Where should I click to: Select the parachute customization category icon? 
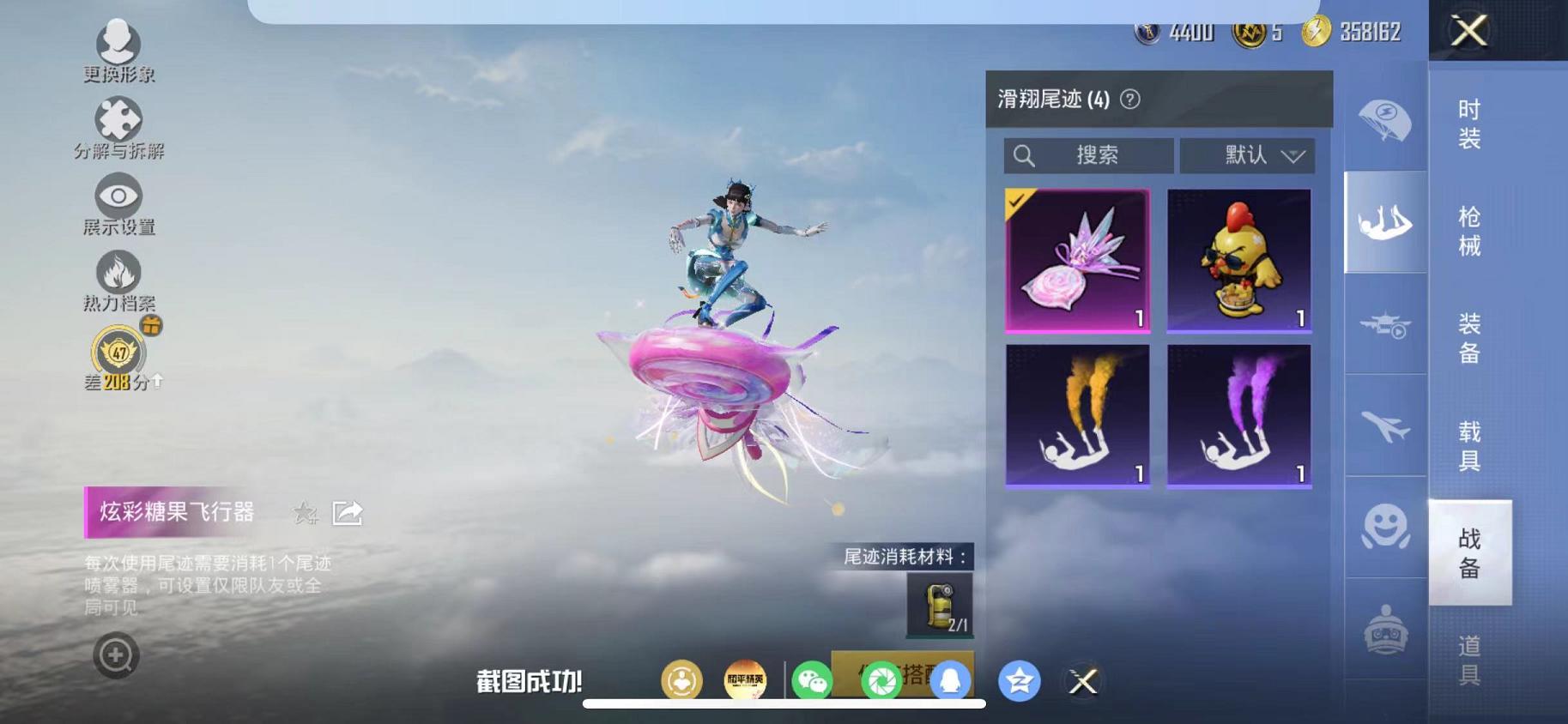tap(1383, 120)
